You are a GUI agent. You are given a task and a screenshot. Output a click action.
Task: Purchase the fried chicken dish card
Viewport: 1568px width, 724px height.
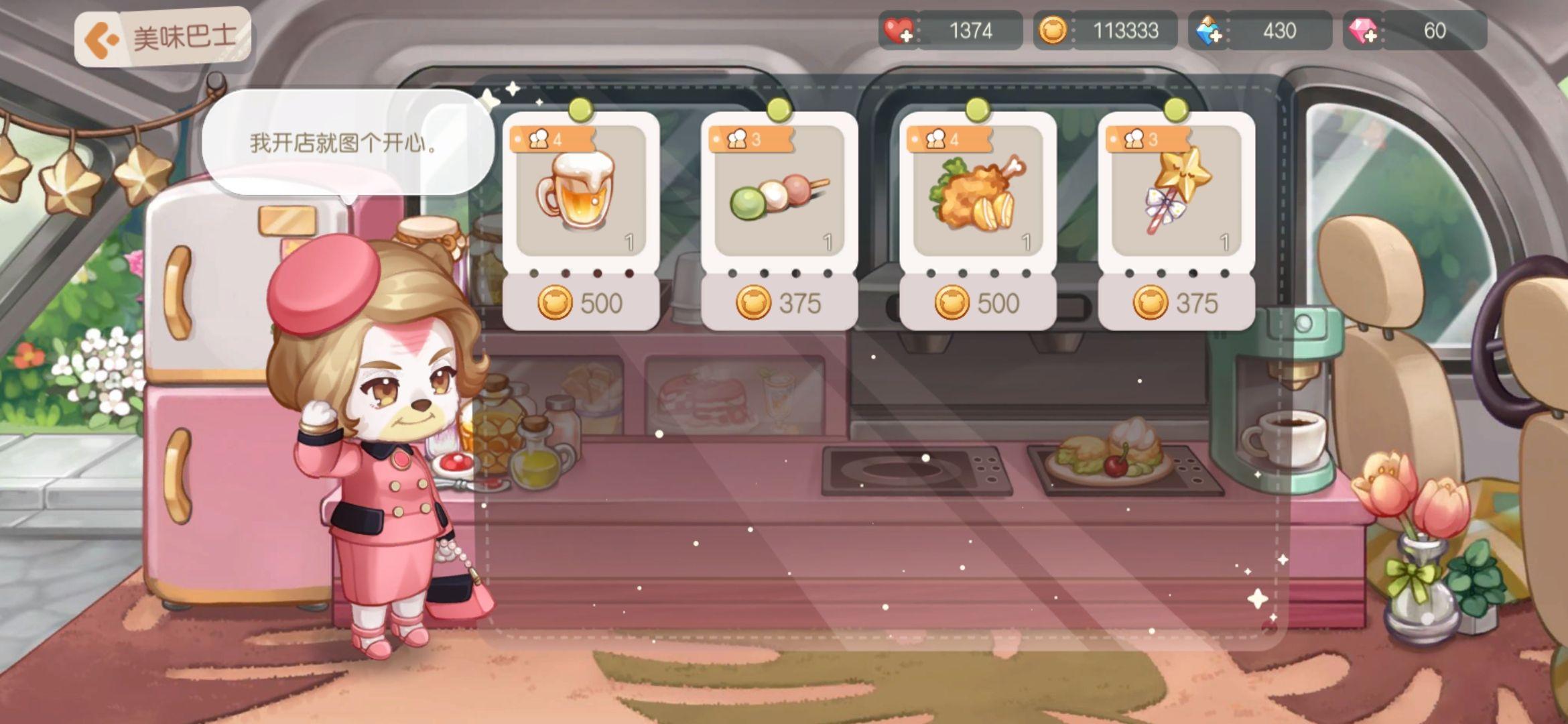[977, 221]
